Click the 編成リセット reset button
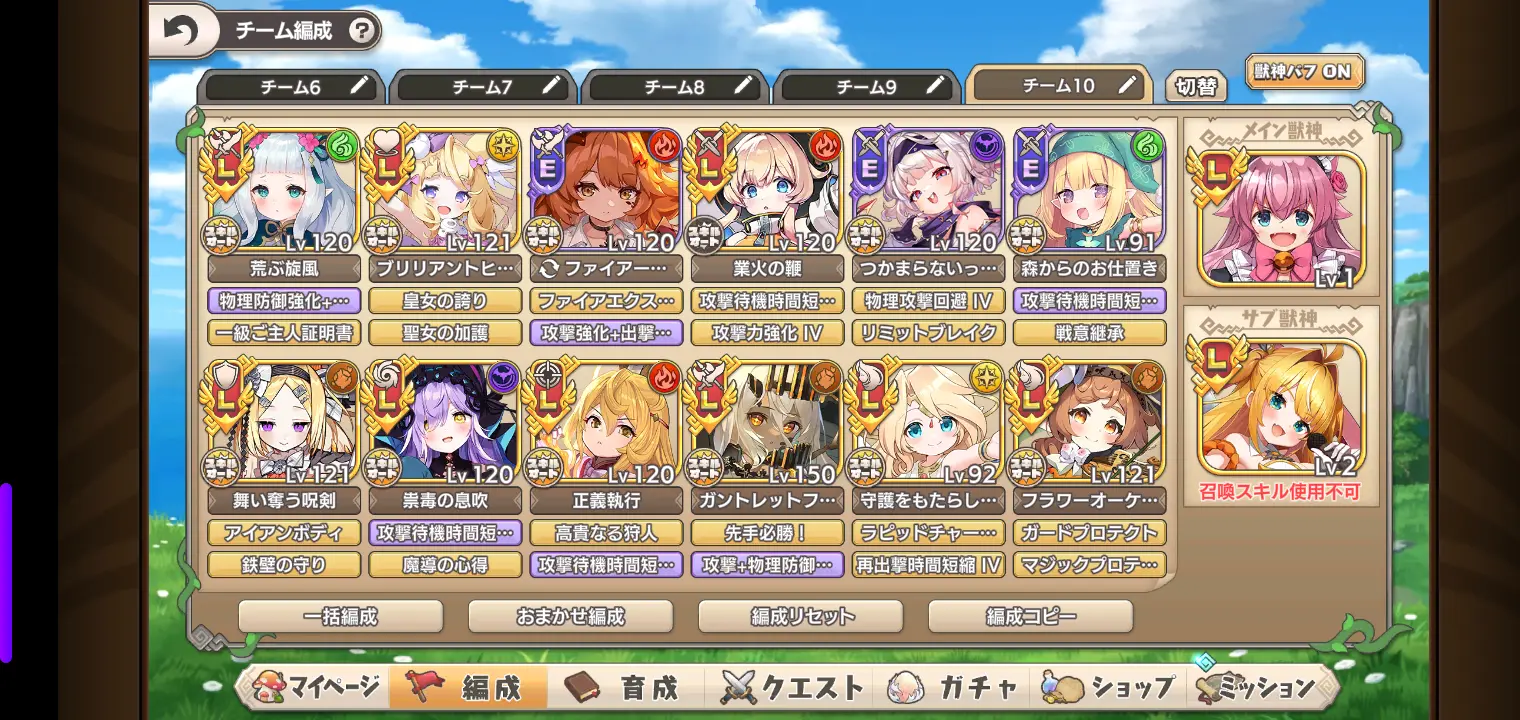Image resolution: width=1520 pixels, height=720 pixels. [x=800, y=616]
